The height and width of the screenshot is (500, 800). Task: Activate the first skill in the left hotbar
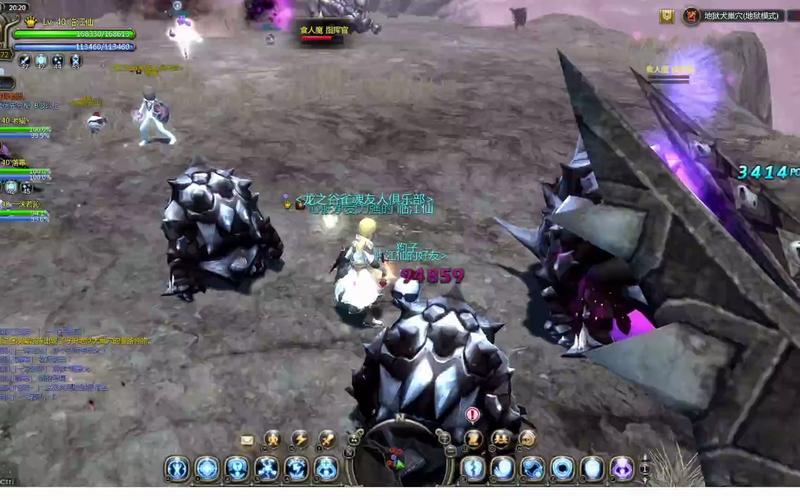tap(177, 468)
